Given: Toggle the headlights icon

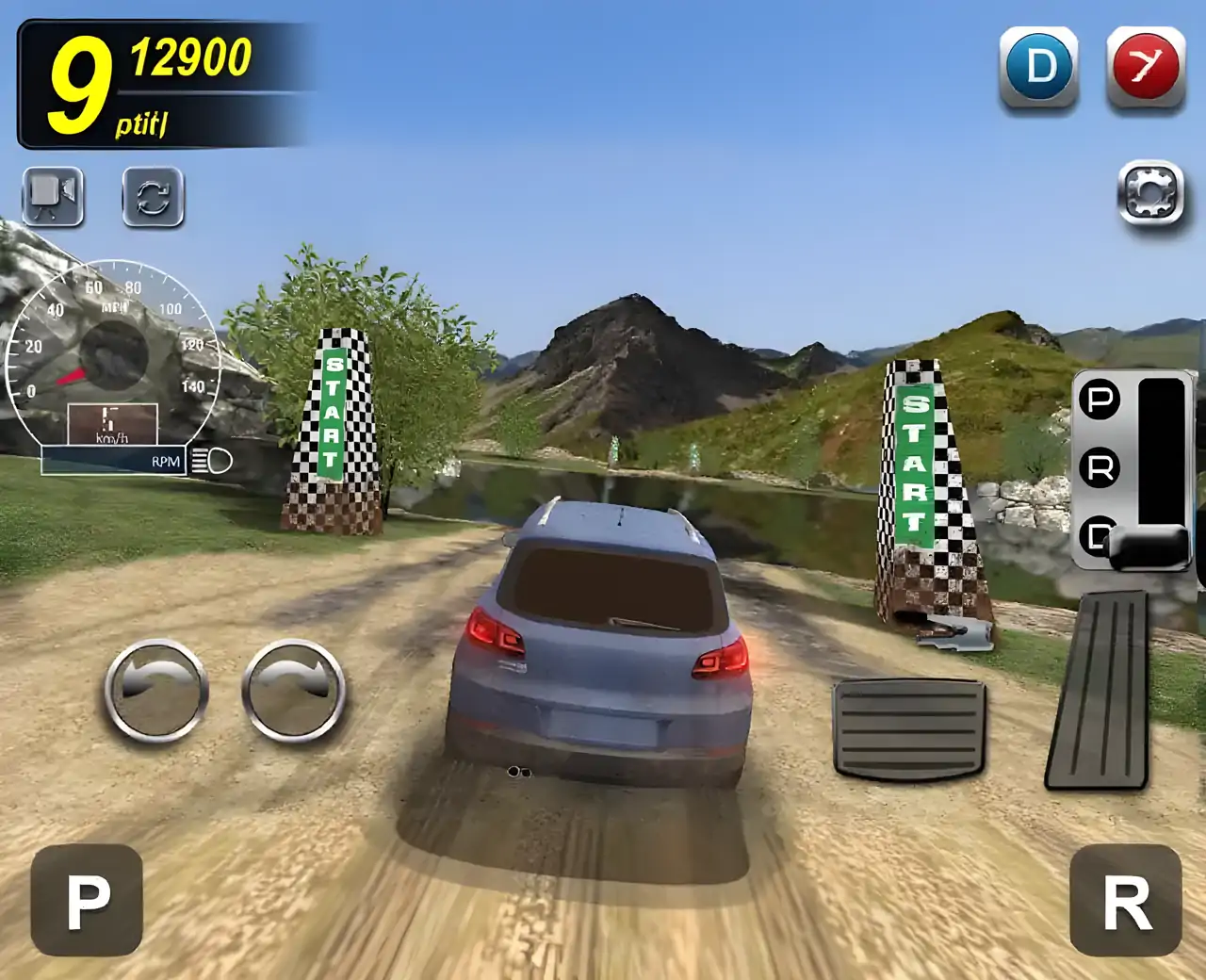Looking at the screenshot, I should coord(212,461).
